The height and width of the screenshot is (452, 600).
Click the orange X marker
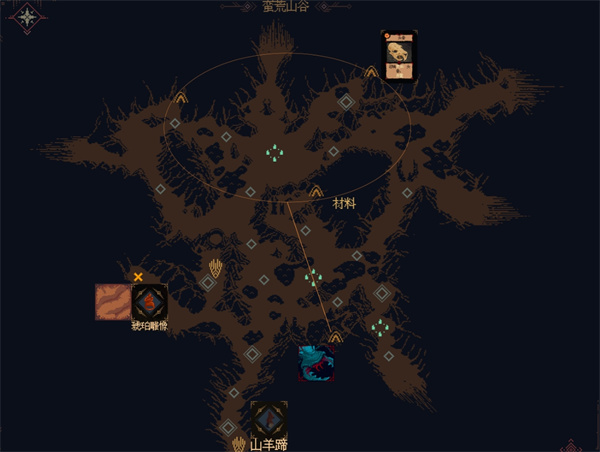[138, 277]
